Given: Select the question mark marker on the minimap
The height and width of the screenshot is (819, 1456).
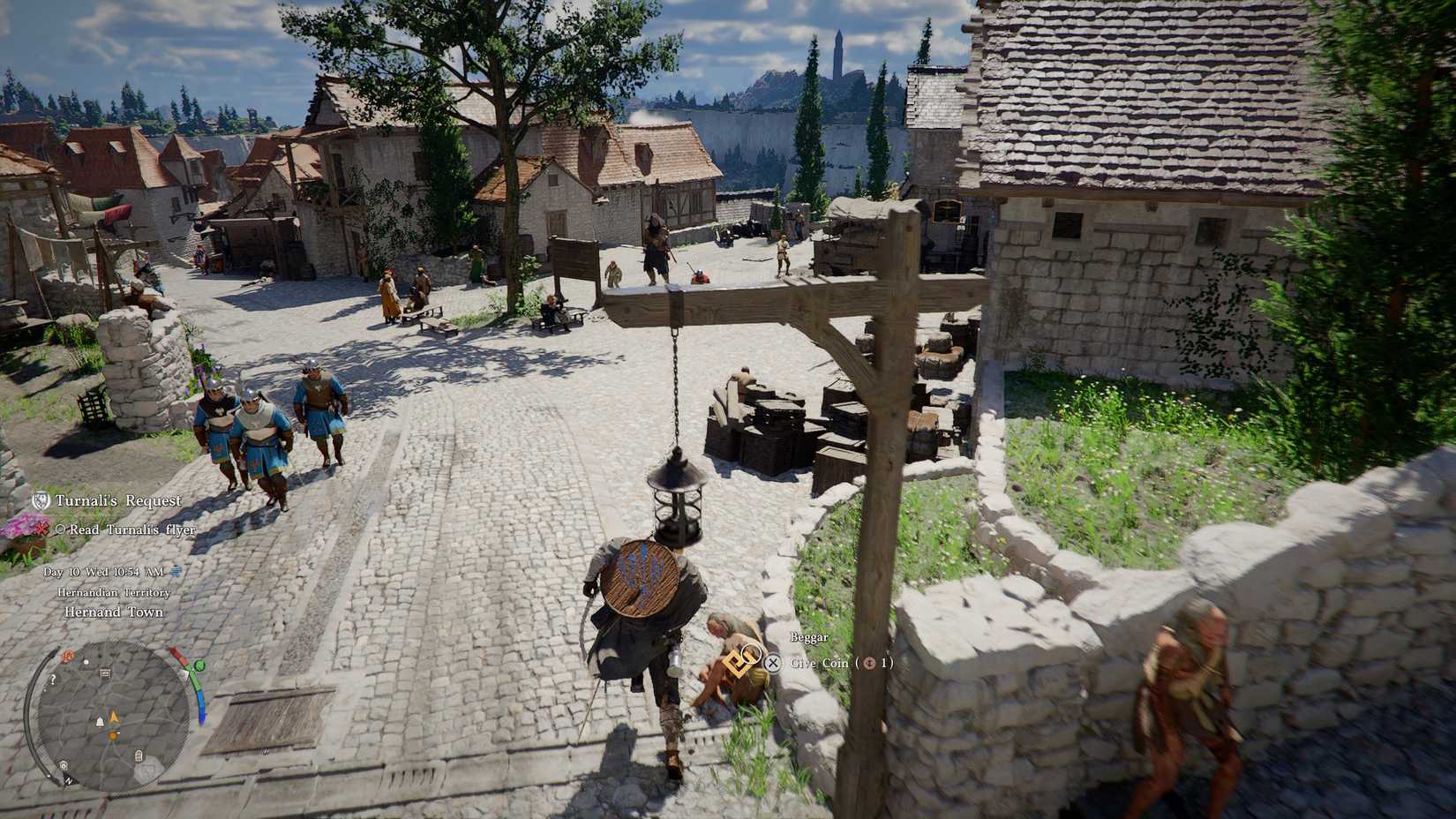Looking at the screenshot, I should (x=51, y=680).
